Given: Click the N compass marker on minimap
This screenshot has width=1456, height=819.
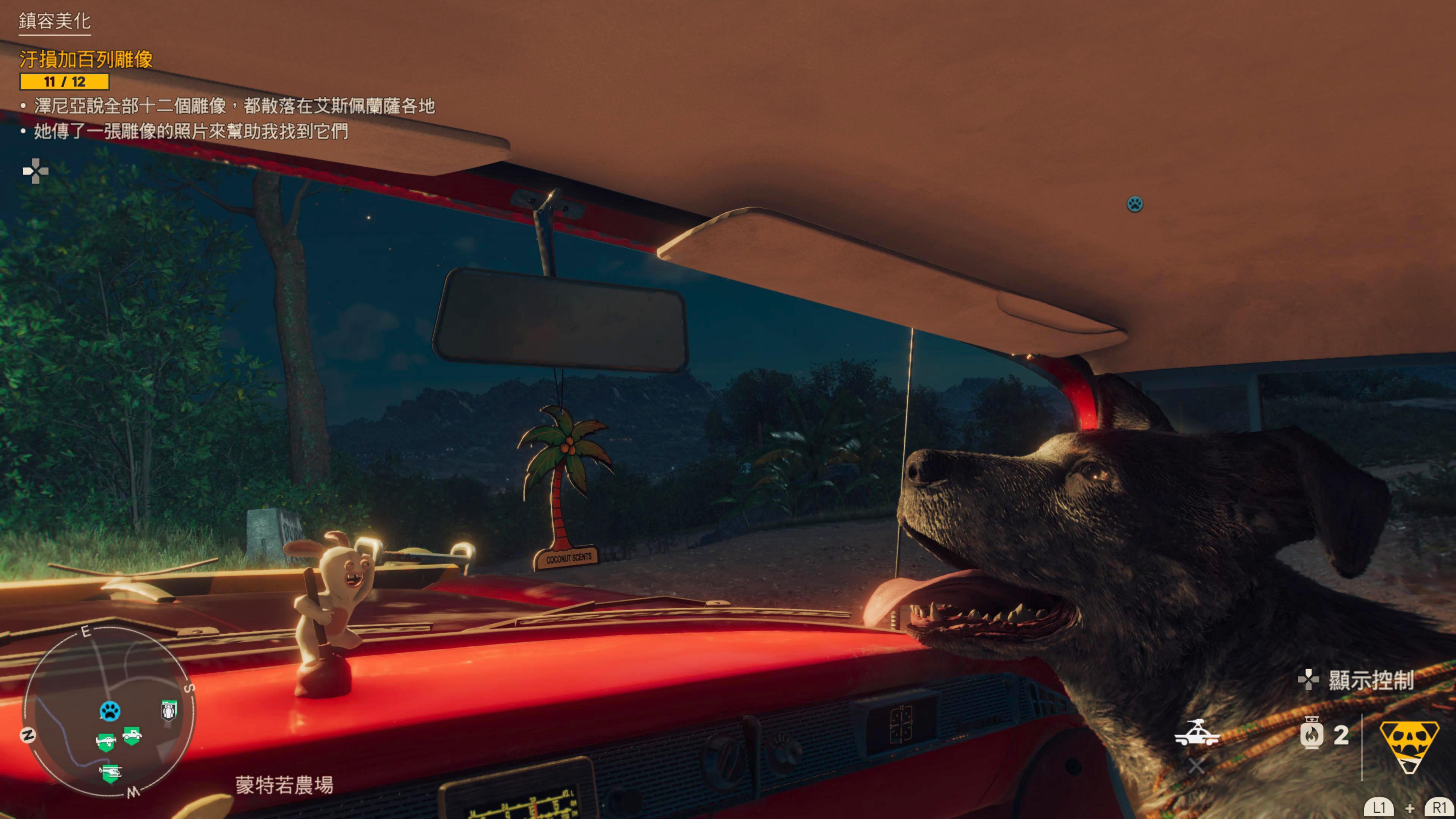Looking at the screenshot, I should [x=28, y=735].
